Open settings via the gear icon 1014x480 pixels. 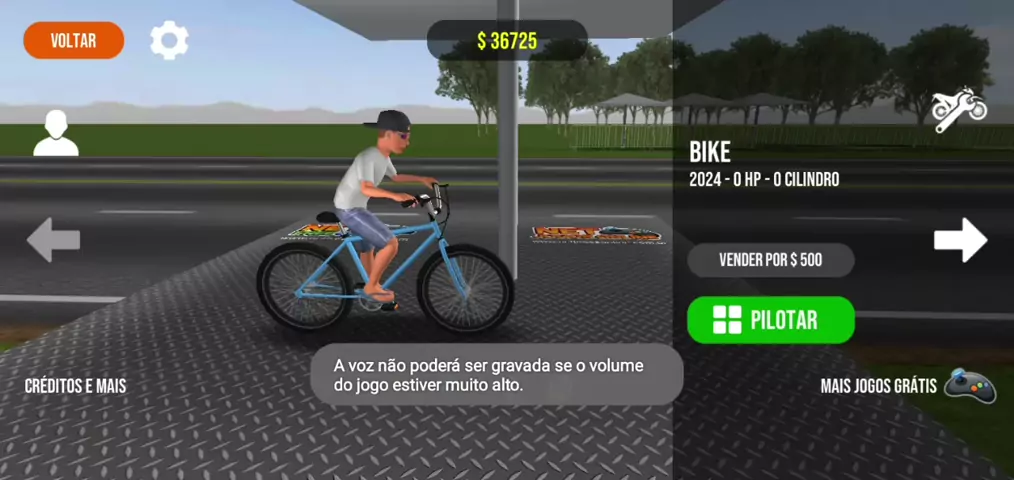[169, 41]
